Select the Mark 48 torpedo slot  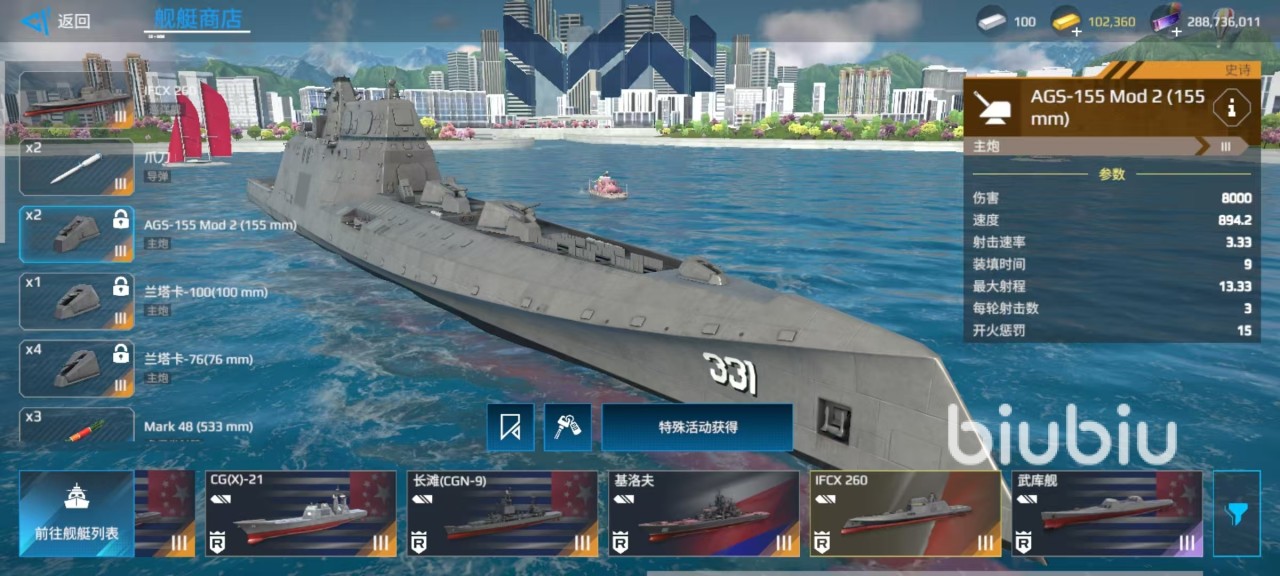coord(76,426)
